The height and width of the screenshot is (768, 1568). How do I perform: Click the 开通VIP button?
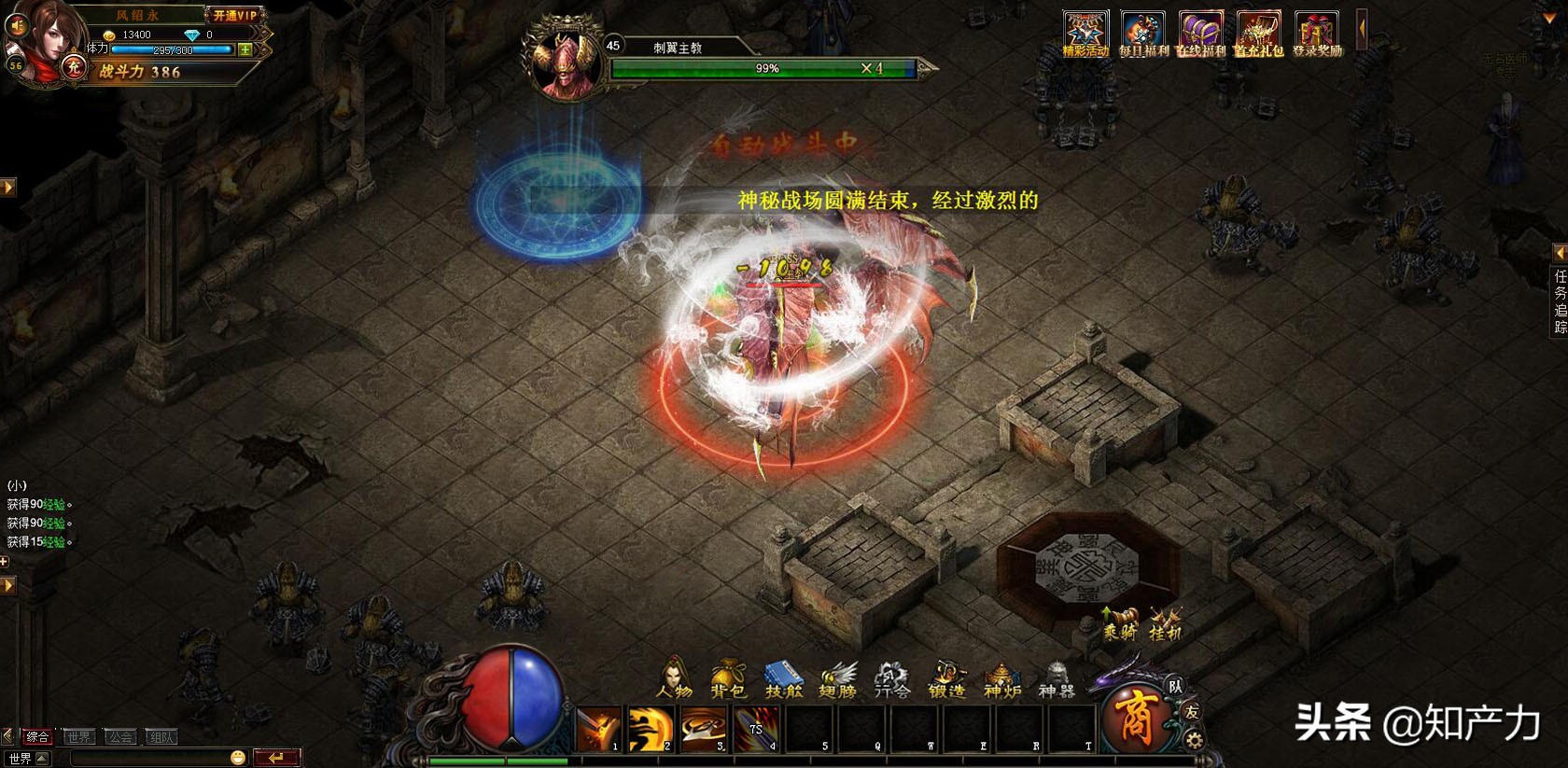click(x=234, y=15)
